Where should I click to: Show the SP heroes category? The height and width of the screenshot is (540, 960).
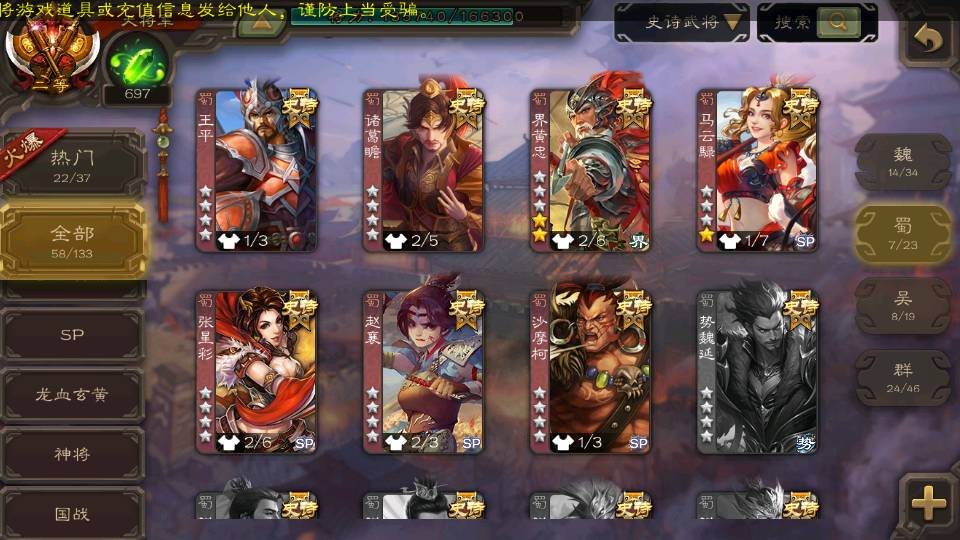pyautogui.click(x=72, y=335)
